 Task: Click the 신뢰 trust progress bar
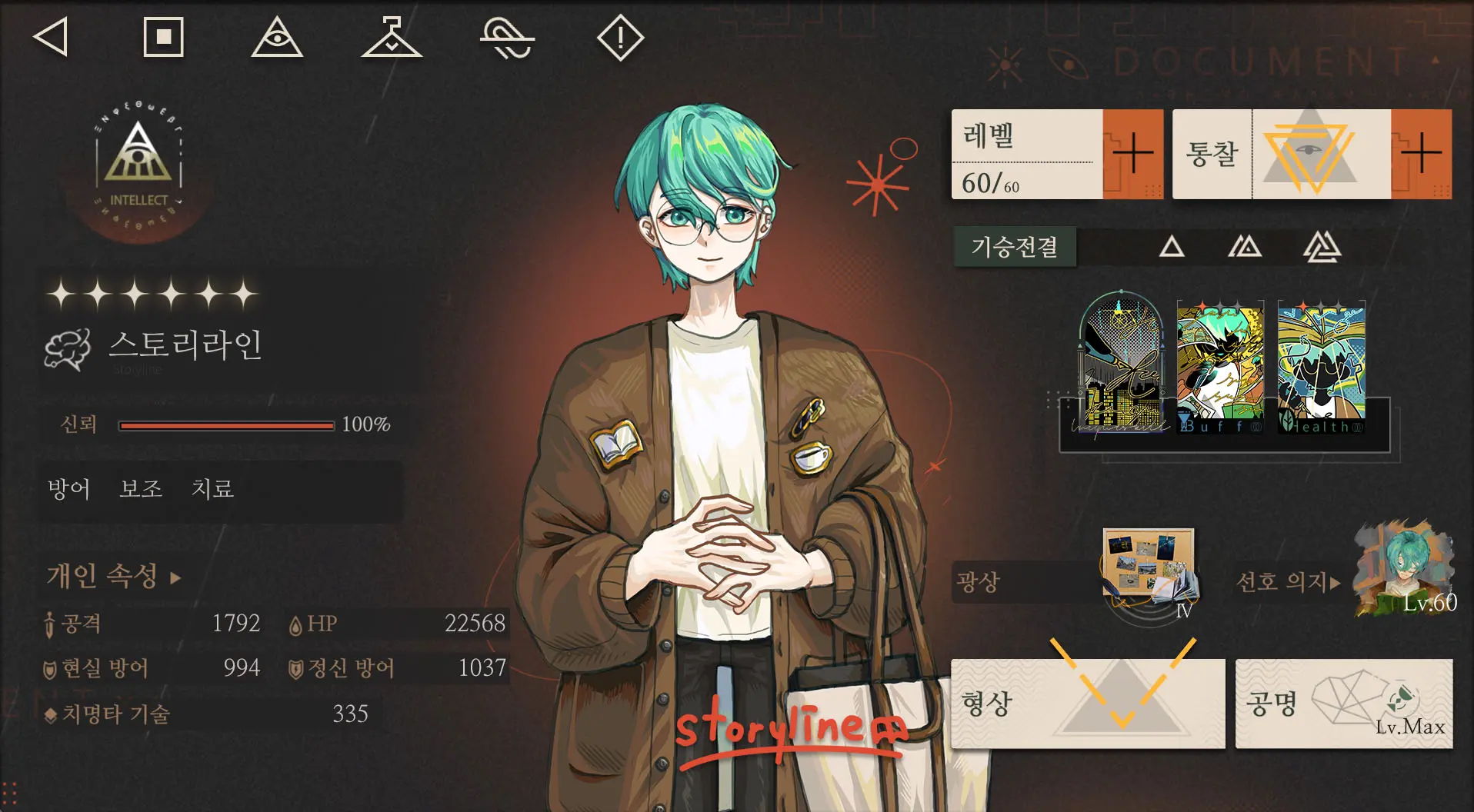point(227,424)
